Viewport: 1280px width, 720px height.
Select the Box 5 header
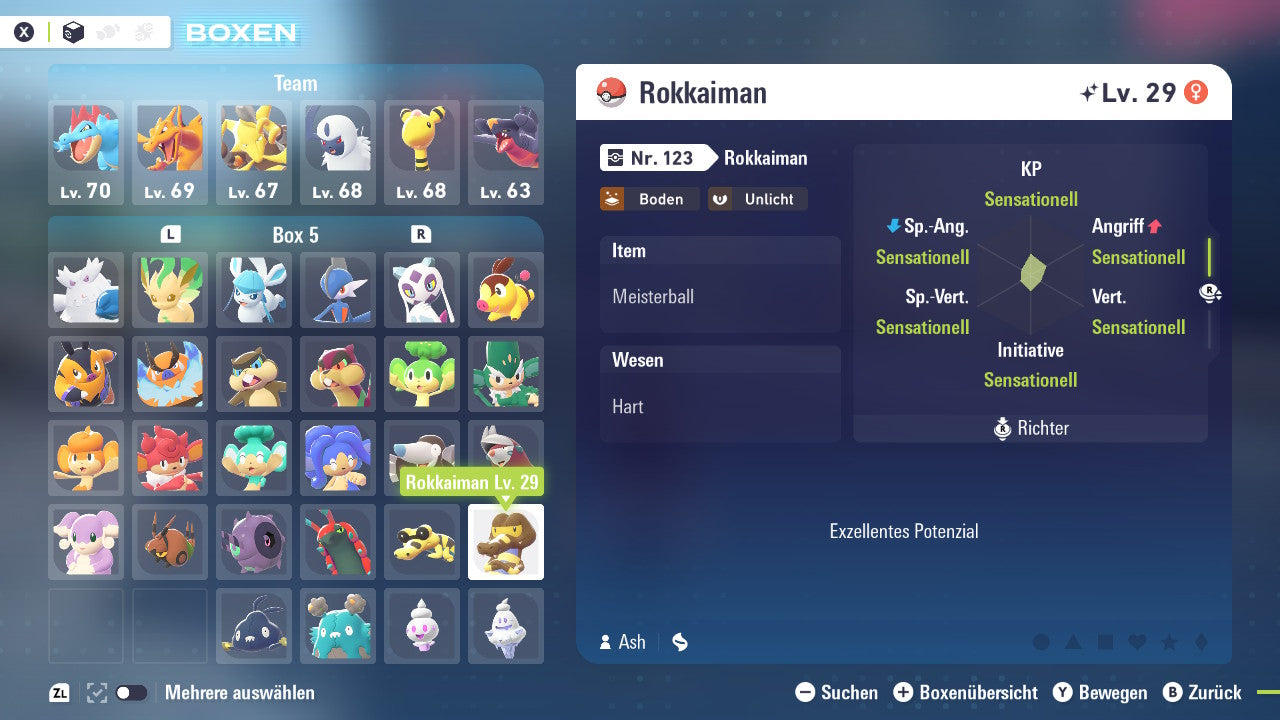pyautogui.click(x=295, y=234)
